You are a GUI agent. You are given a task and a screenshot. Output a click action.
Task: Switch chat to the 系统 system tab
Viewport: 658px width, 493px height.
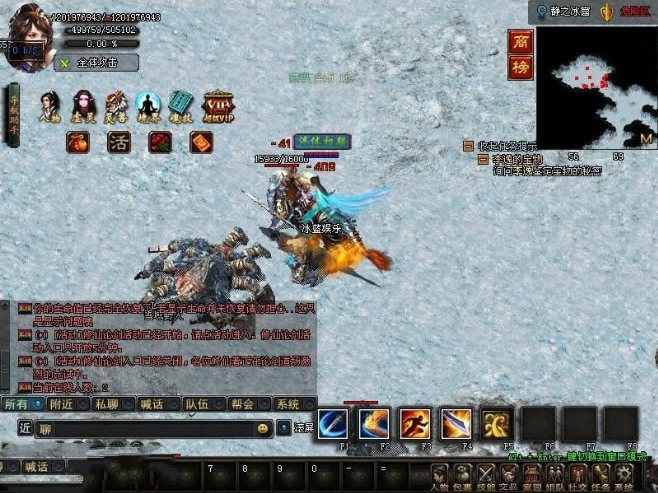coord(287,404)
